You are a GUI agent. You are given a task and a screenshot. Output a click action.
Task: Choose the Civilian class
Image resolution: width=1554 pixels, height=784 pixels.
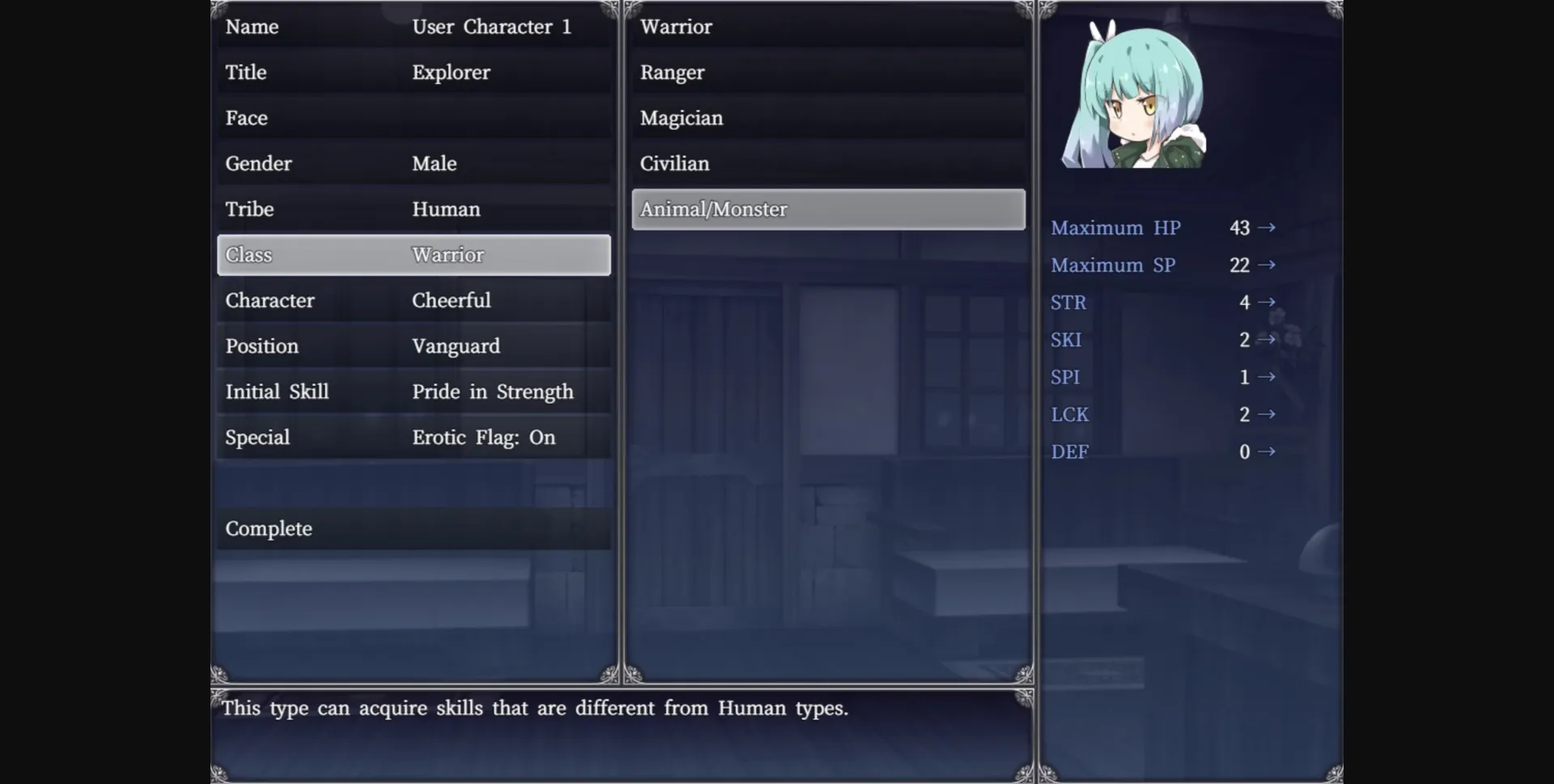pyautogui.click(x=827, y=163)
